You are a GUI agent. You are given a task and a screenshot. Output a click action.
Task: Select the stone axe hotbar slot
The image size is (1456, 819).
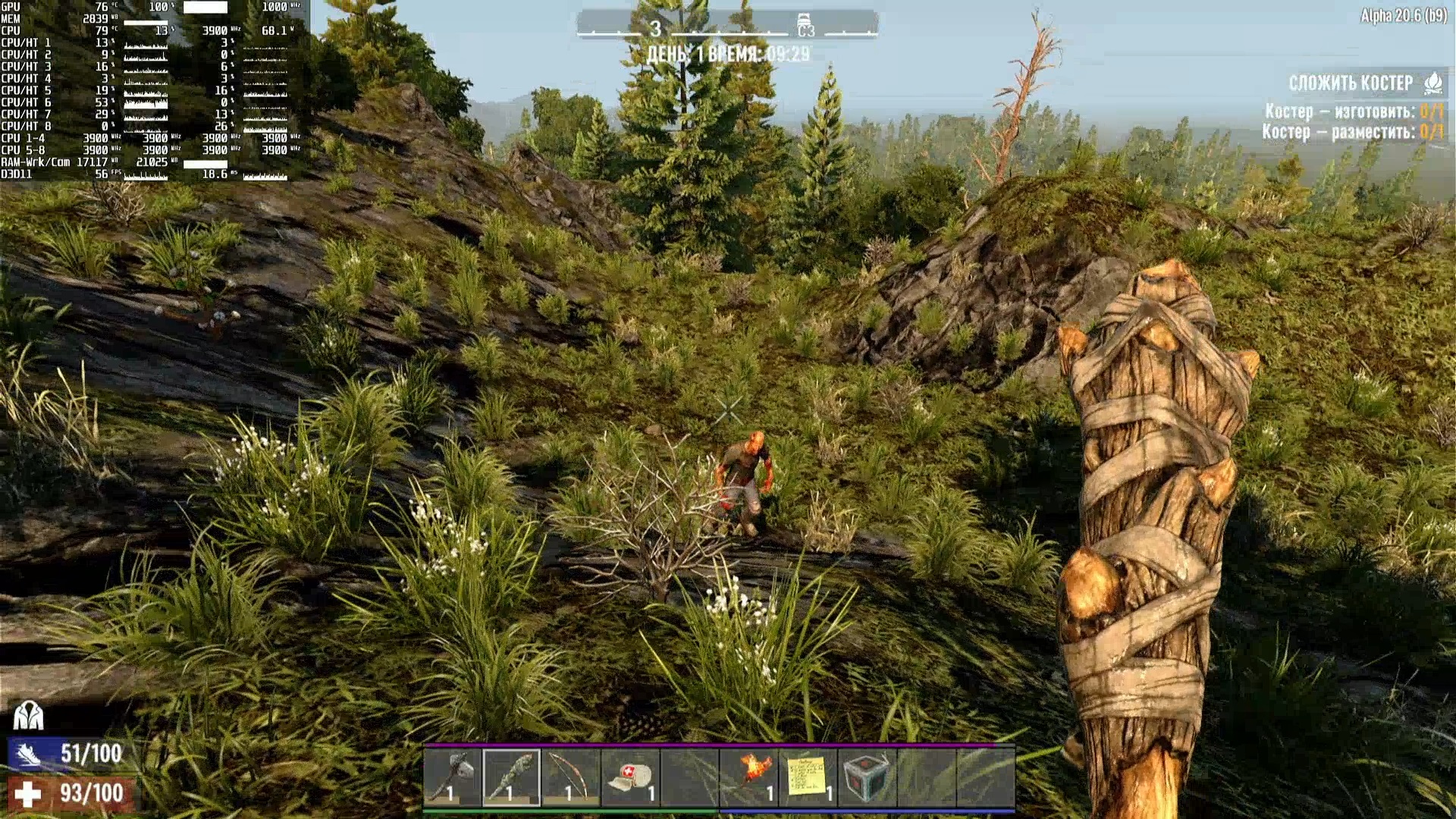(x=453, y=777)
